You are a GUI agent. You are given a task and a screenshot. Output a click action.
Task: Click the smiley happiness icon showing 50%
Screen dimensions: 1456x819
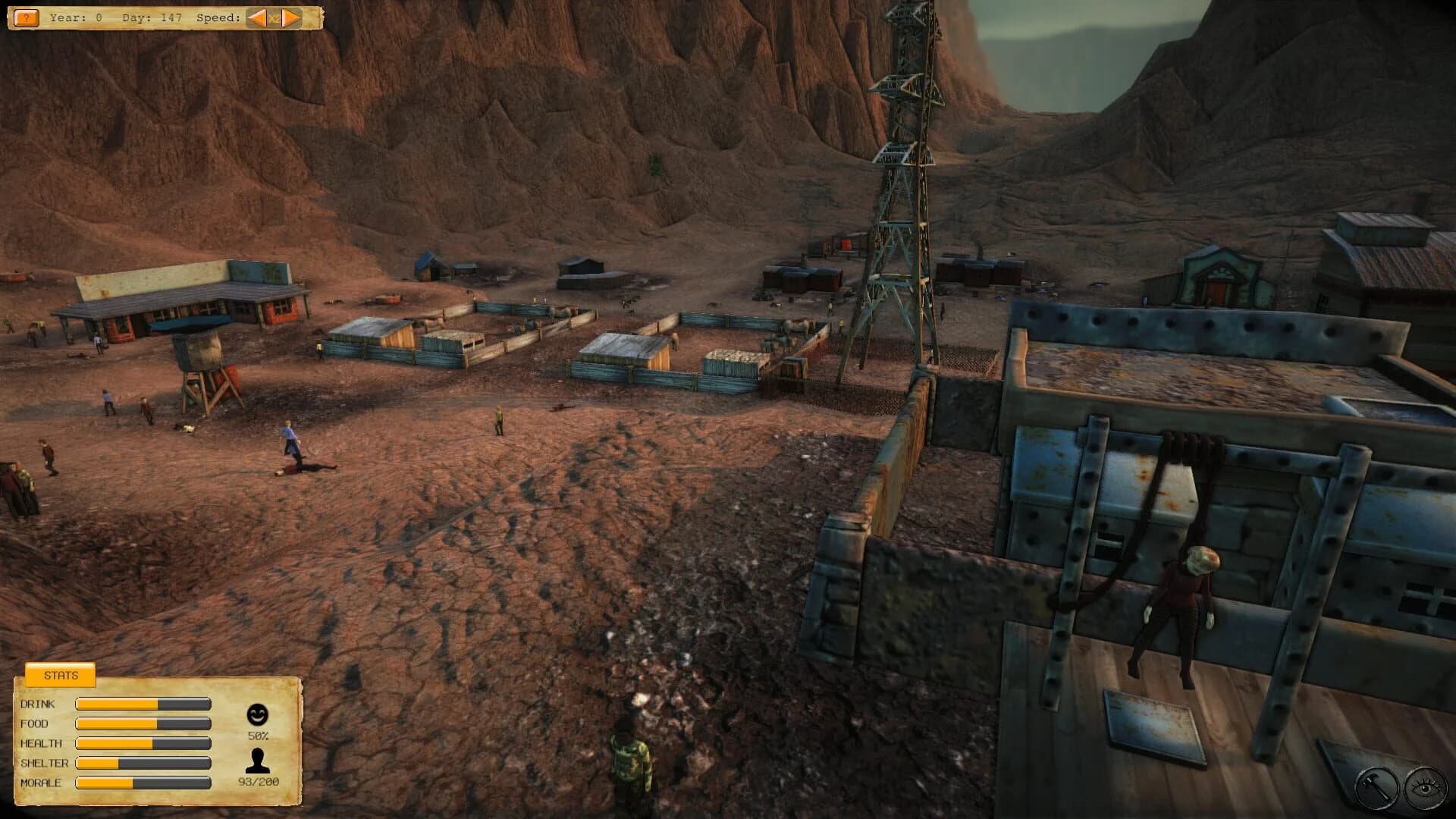(257, 713)
